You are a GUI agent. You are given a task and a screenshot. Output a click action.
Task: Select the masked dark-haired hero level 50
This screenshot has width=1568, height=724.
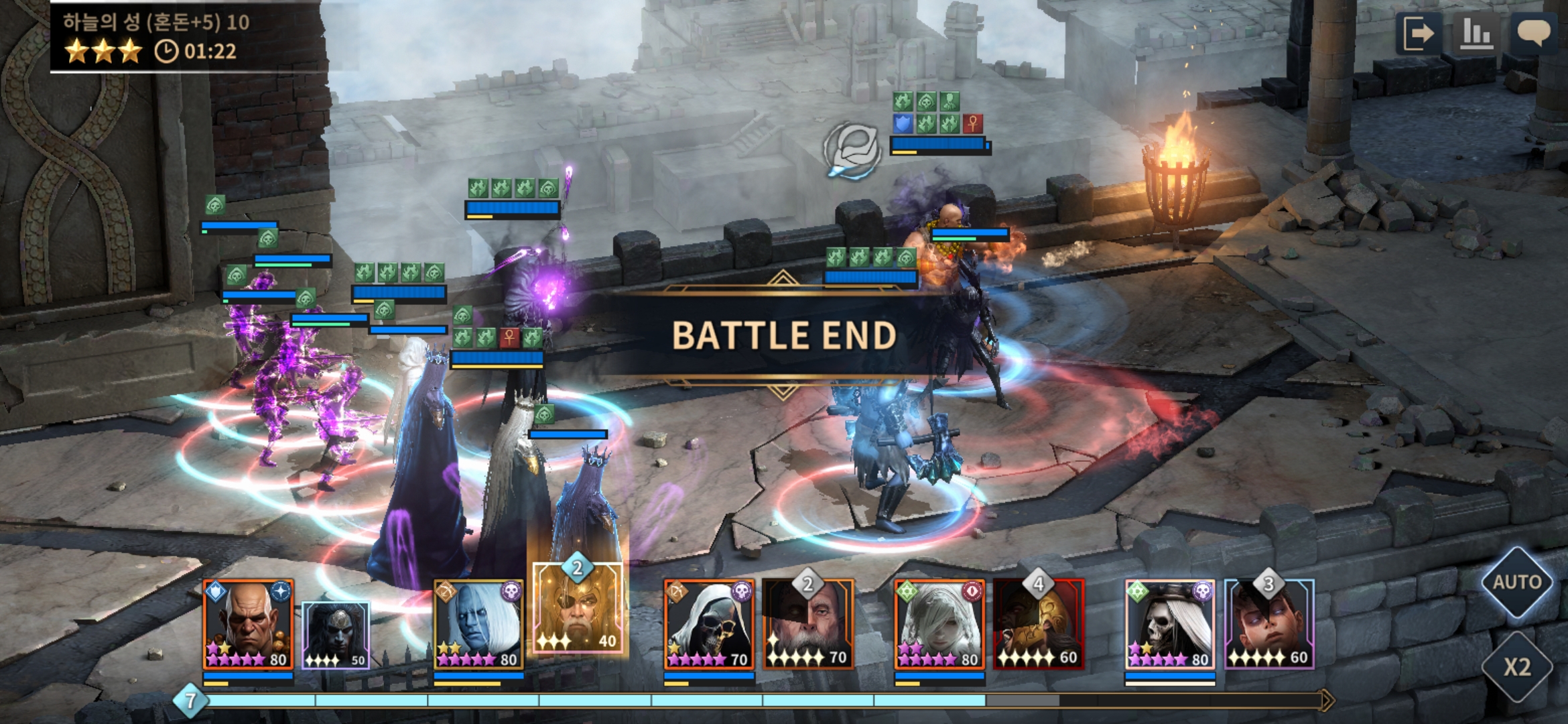point(335,635)
